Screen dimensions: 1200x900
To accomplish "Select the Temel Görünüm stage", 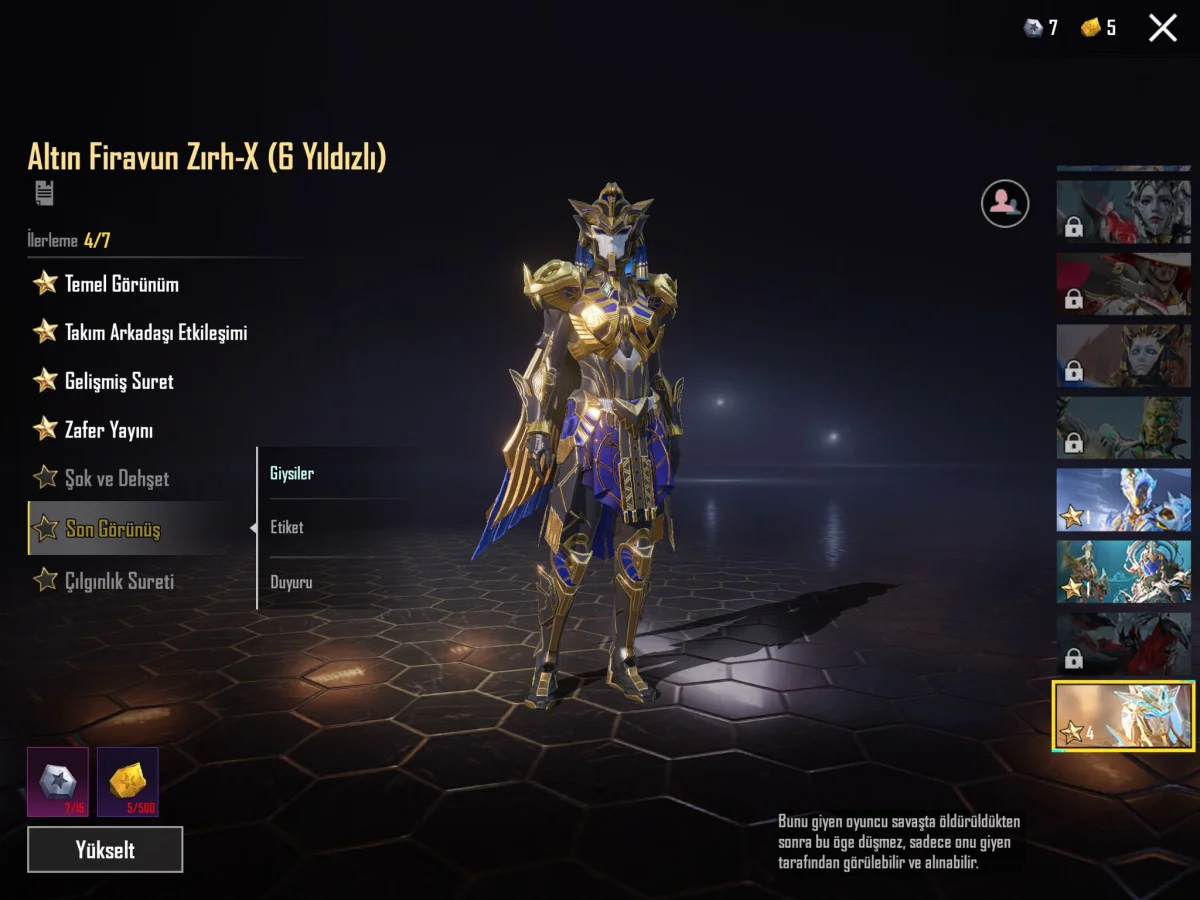I will point(121,284).
